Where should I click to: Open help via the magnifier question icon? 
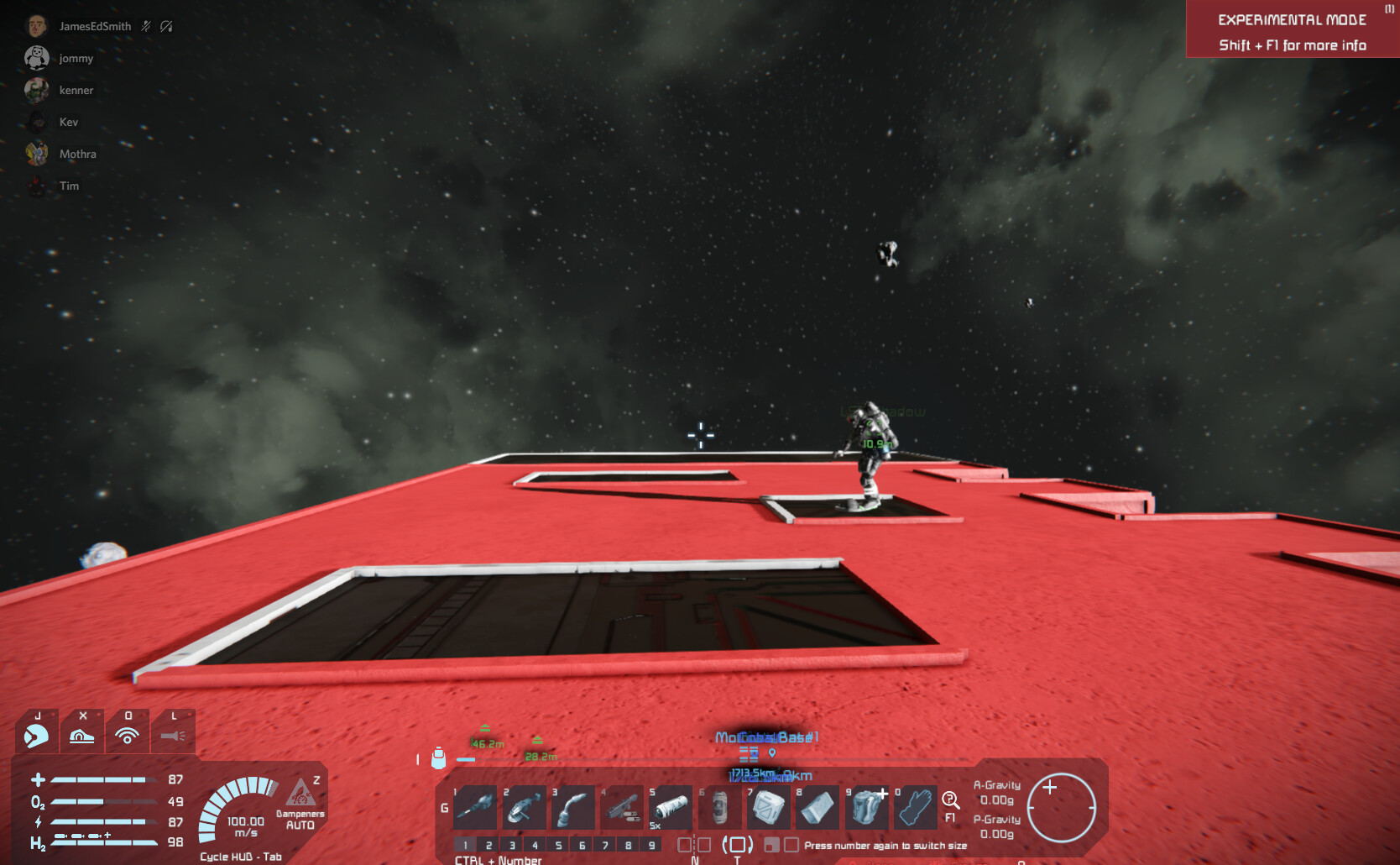[x=950, y=801]
